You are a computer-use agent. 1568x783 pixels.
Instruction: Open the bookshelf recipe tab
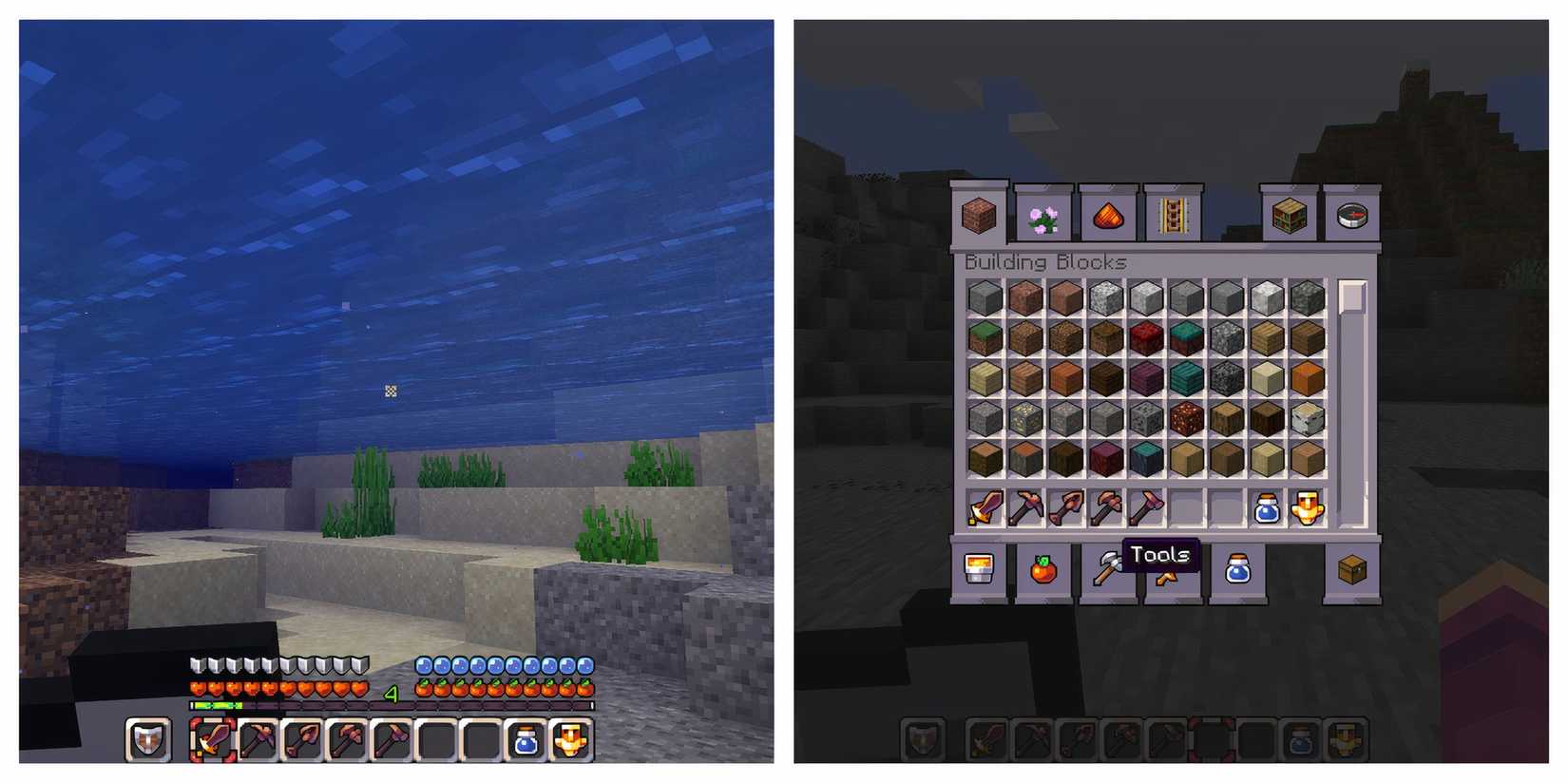pyautogui.click(x=1289, y=217)
